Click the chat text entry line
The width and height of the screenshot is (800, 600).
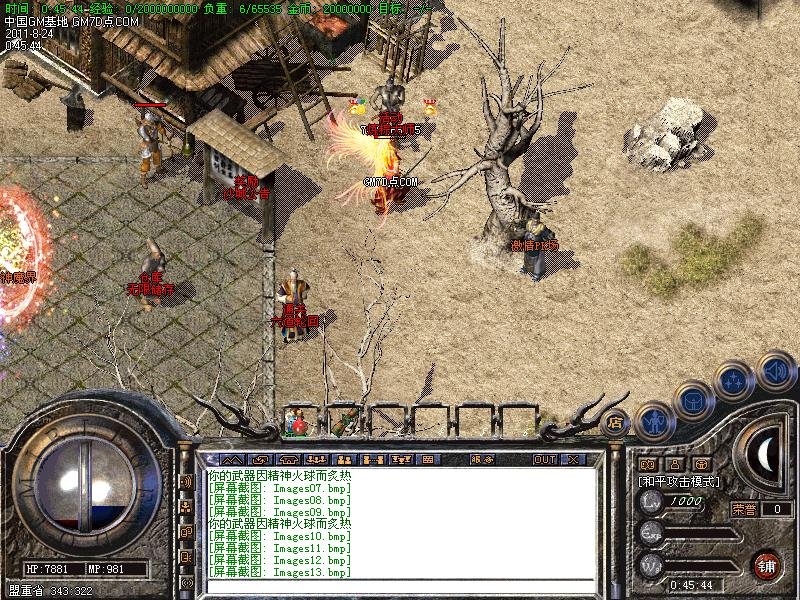(400, 586)
